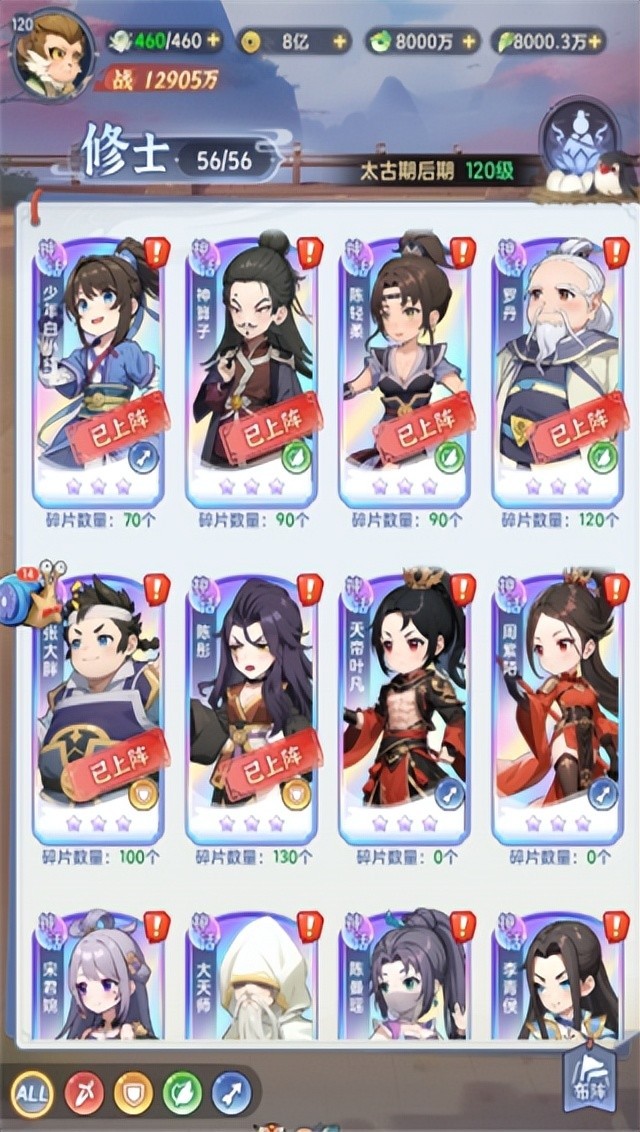640x1132 pixels.
Task: Add jade currency beside 8000万
Action: pos(468,42)
